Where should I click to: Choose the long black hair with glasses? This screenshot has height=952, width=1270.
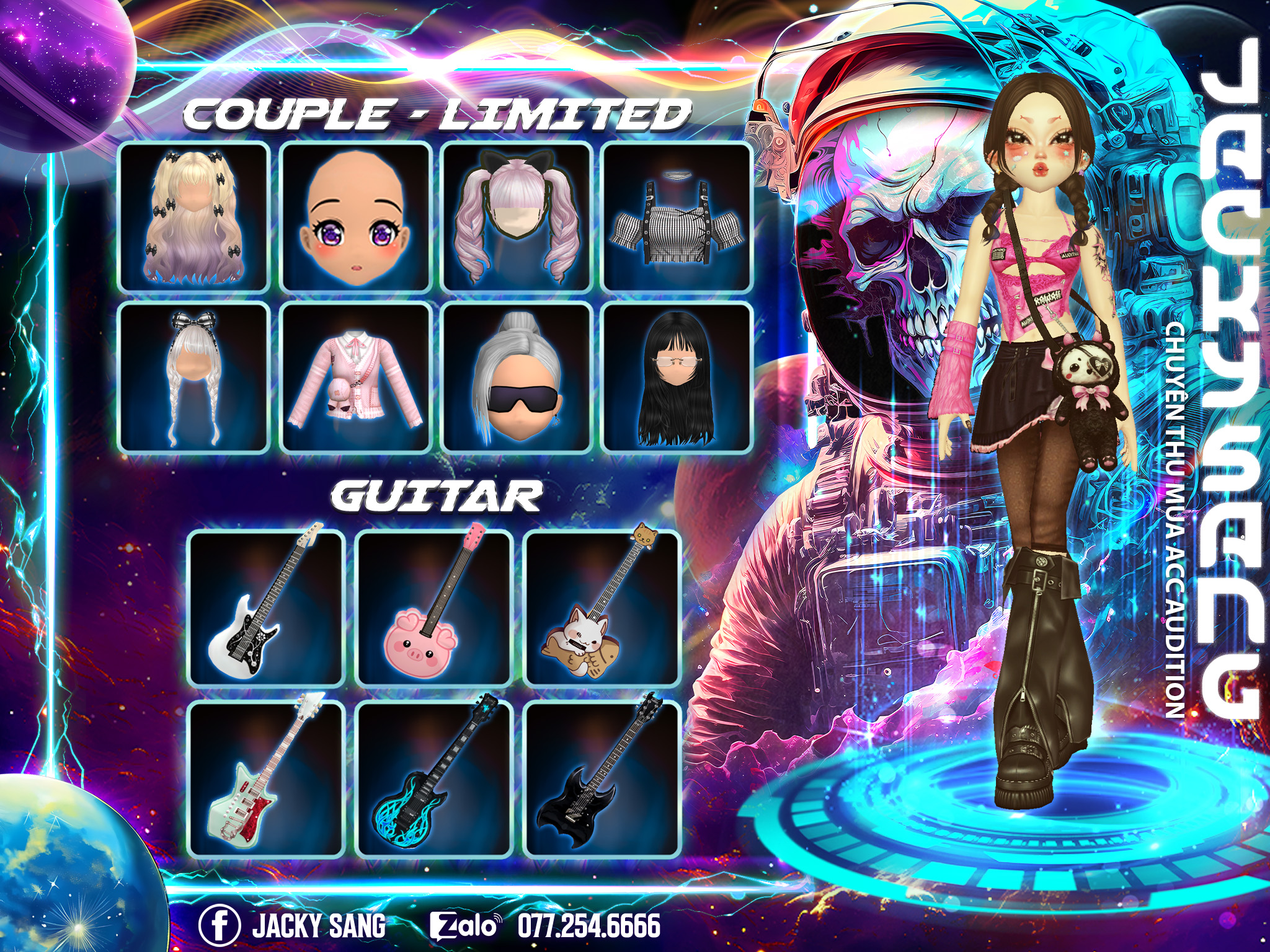pos(677,377)
